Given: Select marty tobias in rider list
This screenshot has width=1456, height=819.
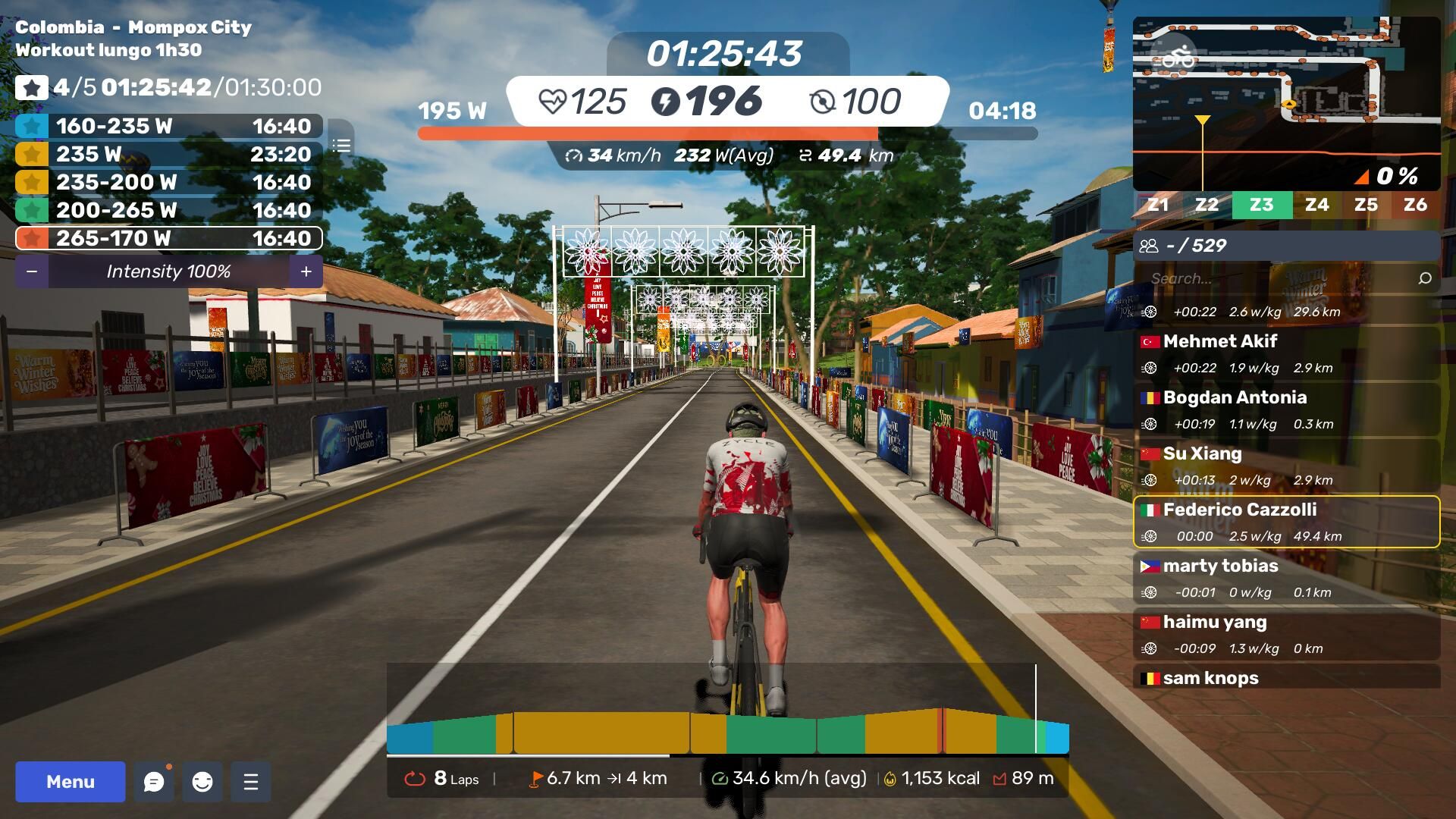Looking at the screenshot, I should click(x=1286, y=578).
